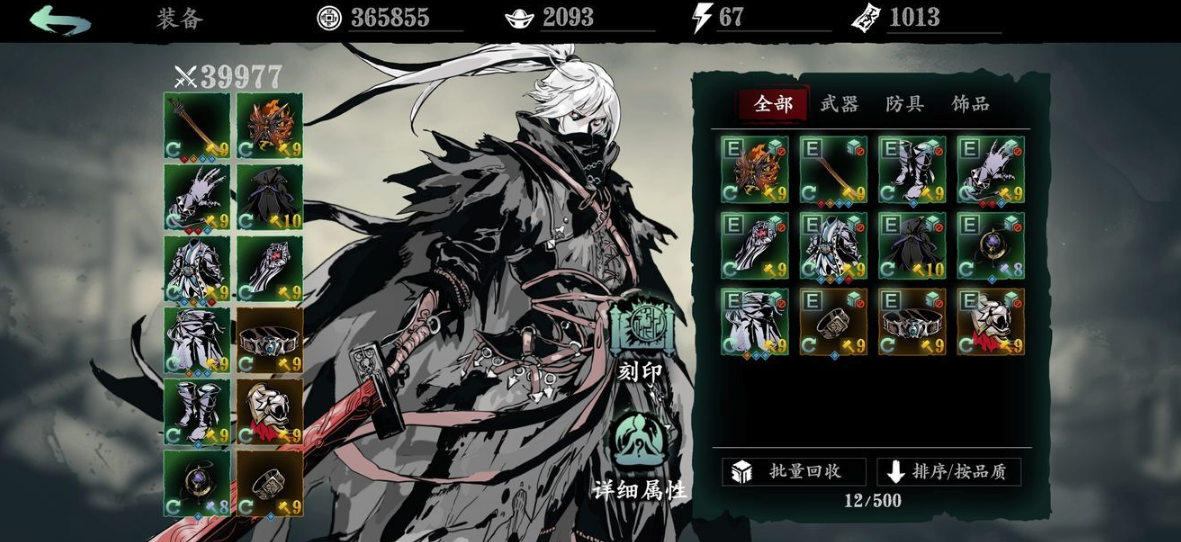The height and width of the screenshot is (542, 1181).
Task: Select the flaming helmet in the inventory grid
Action: [754, 170]
